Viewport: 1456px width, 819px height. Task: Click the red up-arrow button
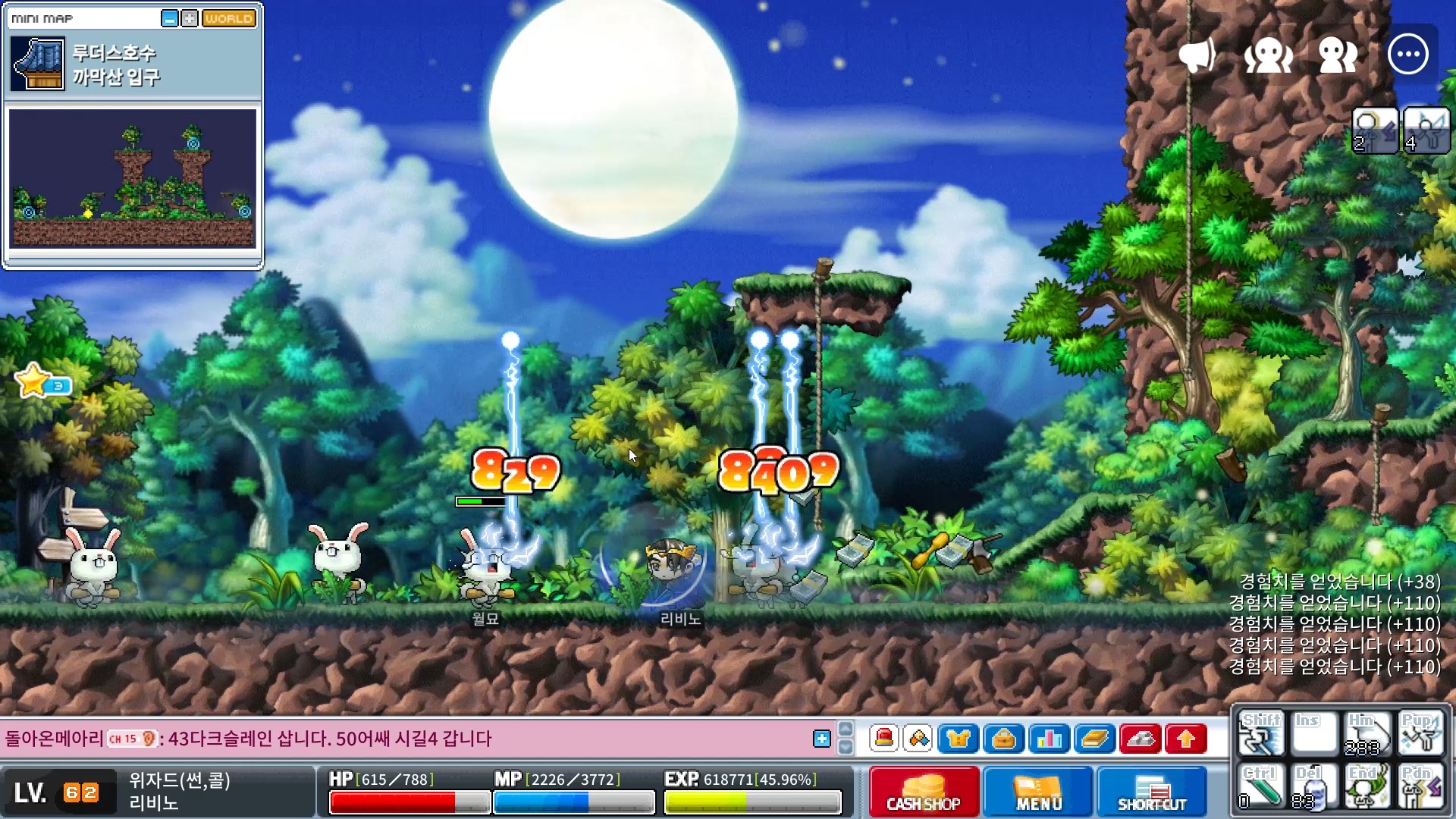point(1186,738)
